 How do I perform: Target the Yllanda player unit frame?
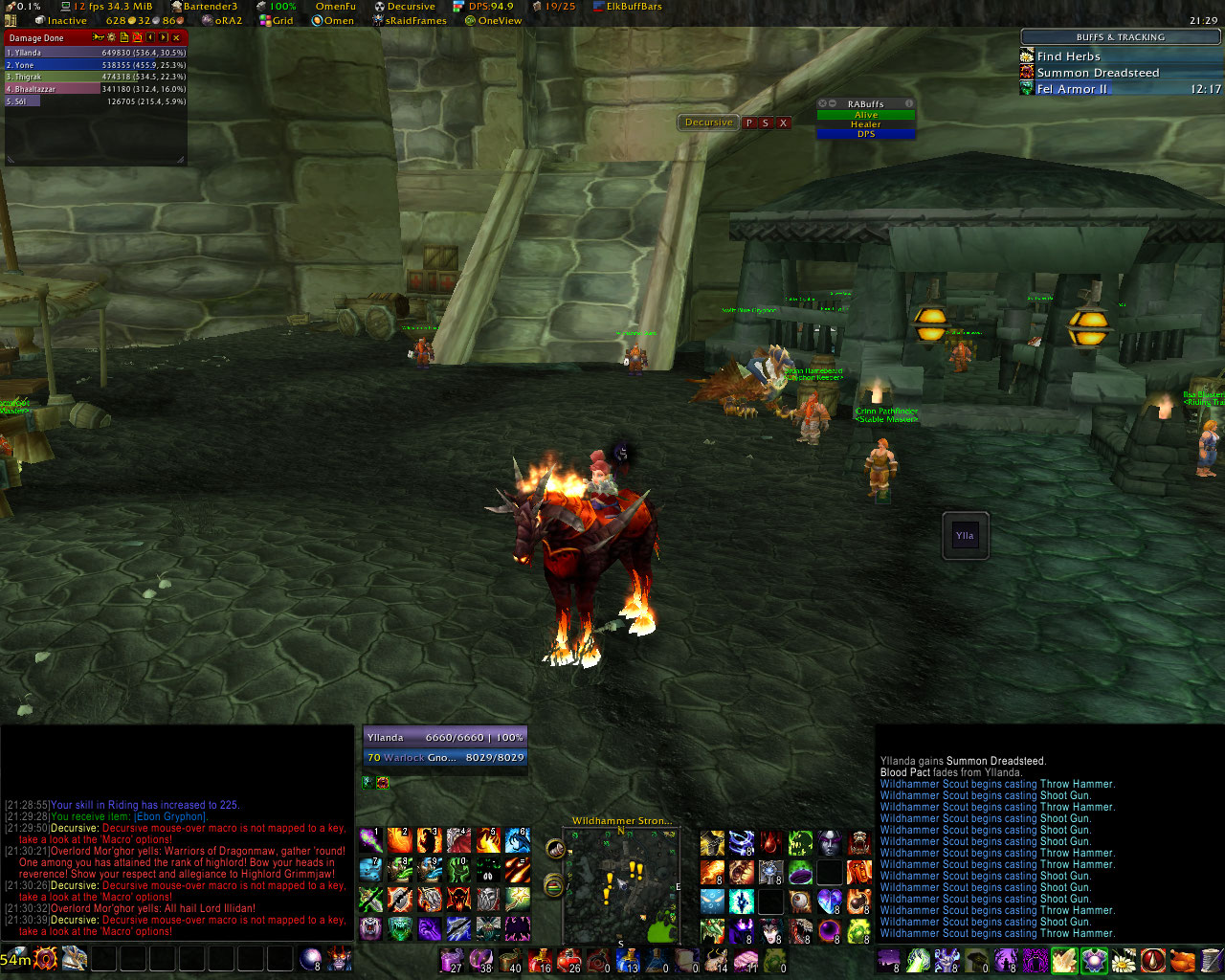[x=445, y=738]
